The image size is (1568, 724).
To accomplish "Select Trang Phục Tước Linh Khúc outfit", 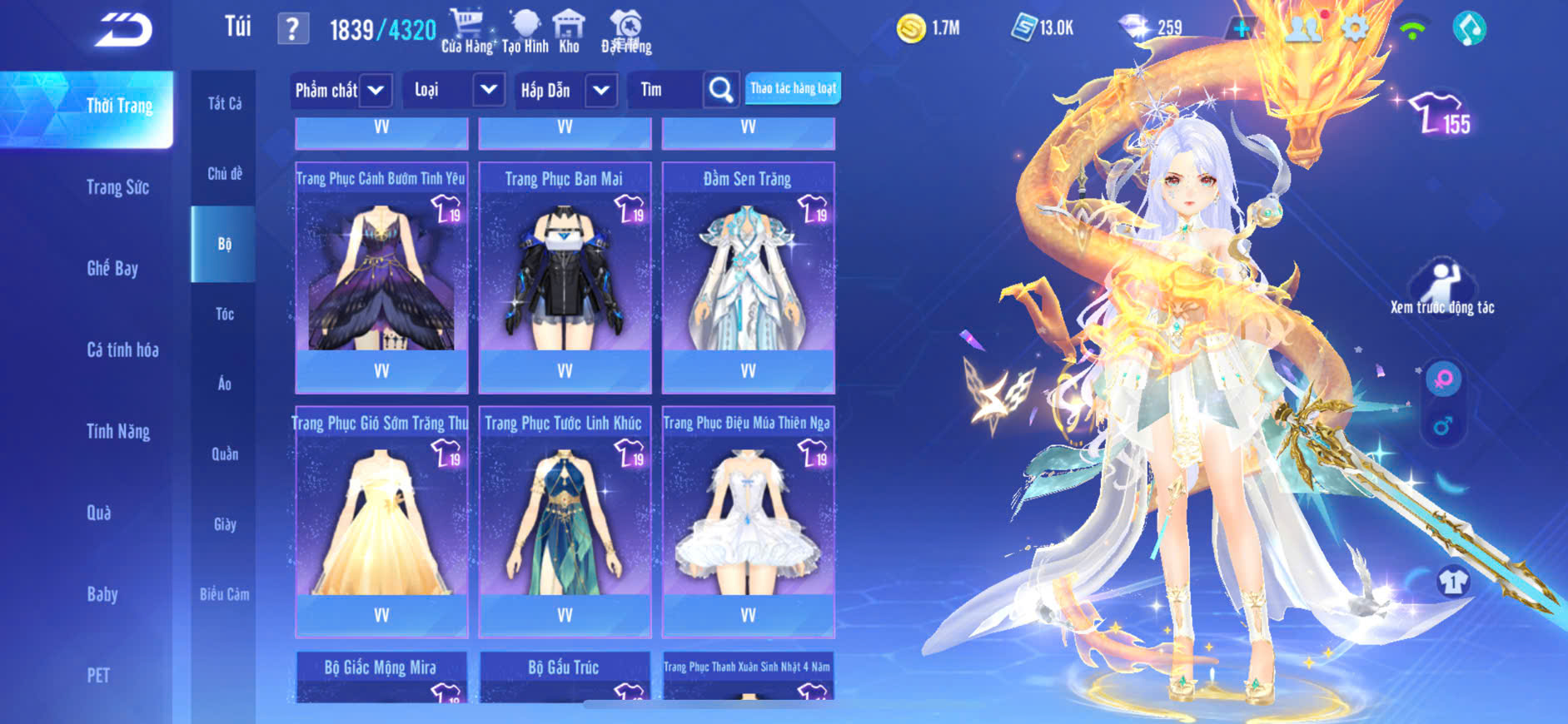I will coord(565,519).
